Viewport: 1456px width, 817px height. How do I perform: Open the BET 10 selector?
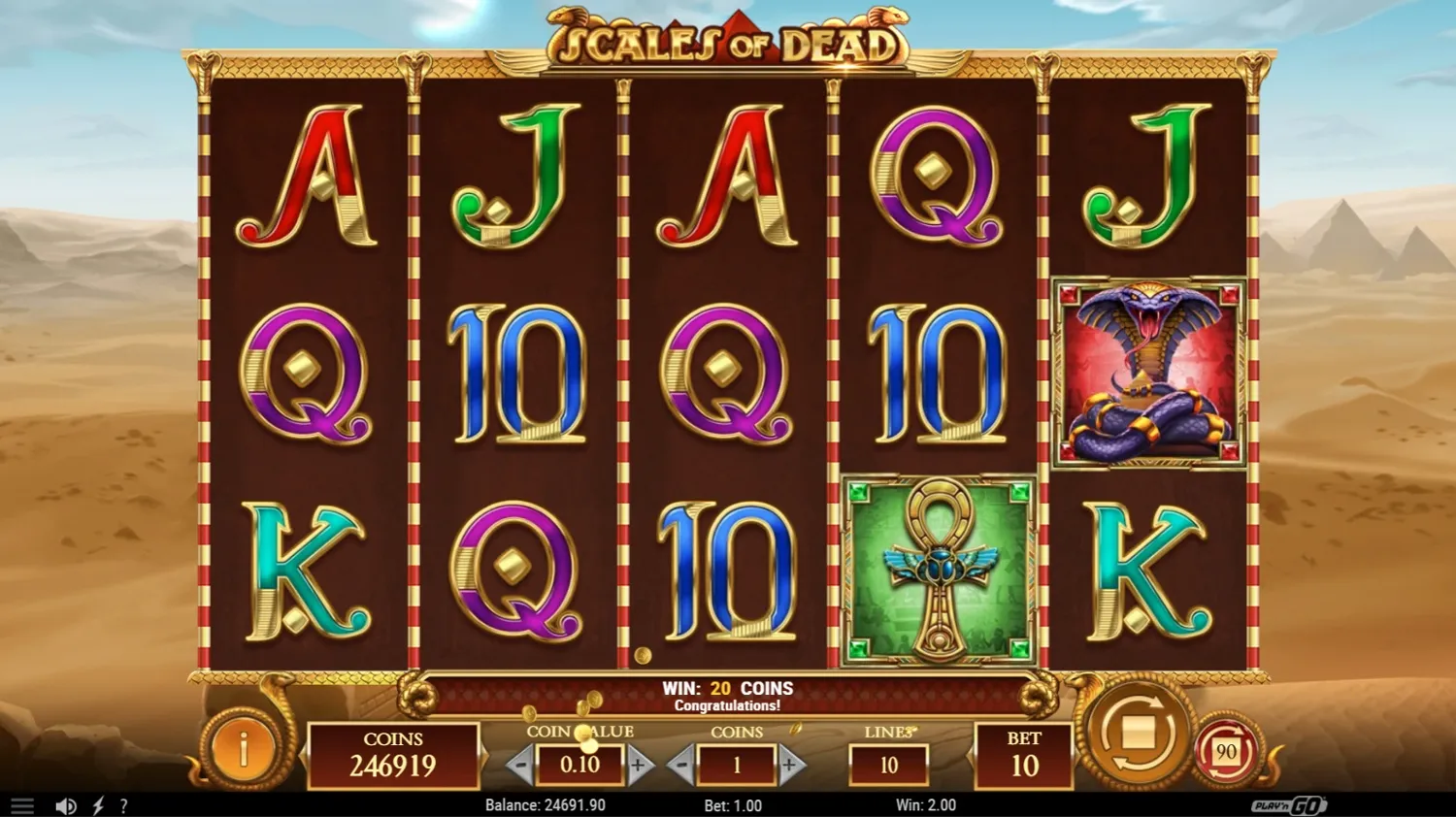1026,752
